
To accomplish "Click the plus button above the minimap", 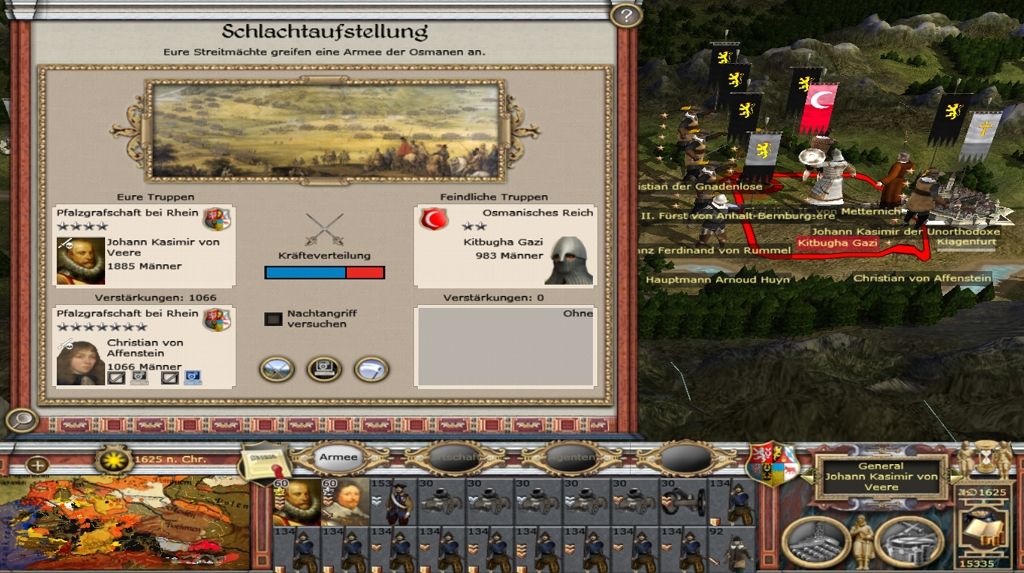I will (36, 464).
